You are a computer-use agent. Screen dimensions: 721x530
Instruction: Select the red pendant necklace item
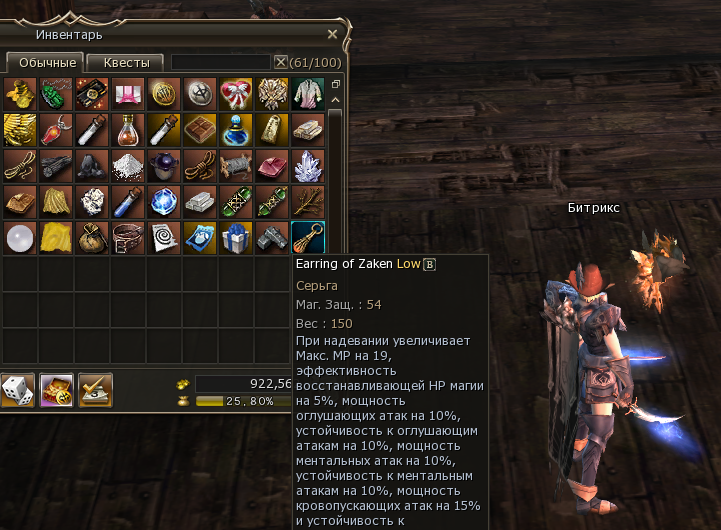pos(55,129)
